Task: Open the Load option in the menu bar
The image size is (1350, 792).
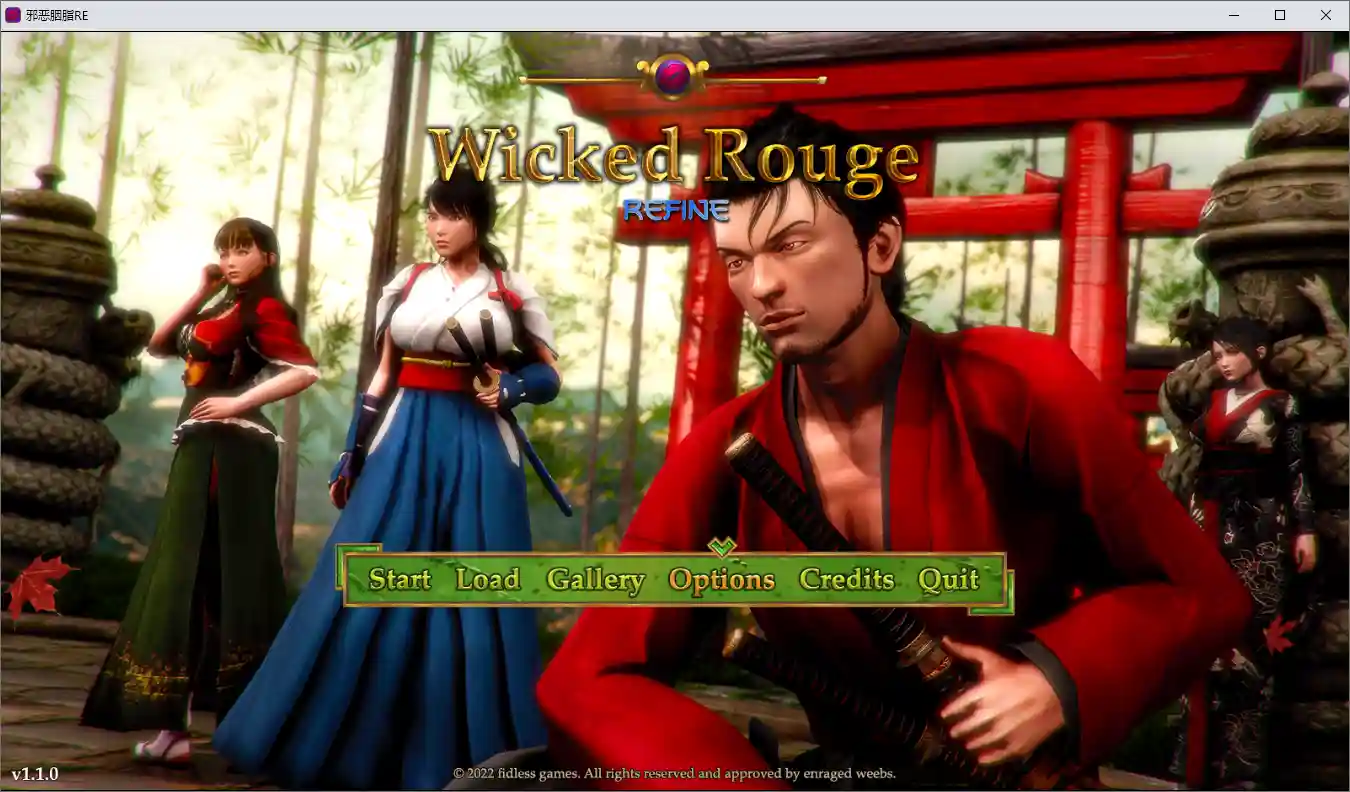Action: [x=488, y=579]
